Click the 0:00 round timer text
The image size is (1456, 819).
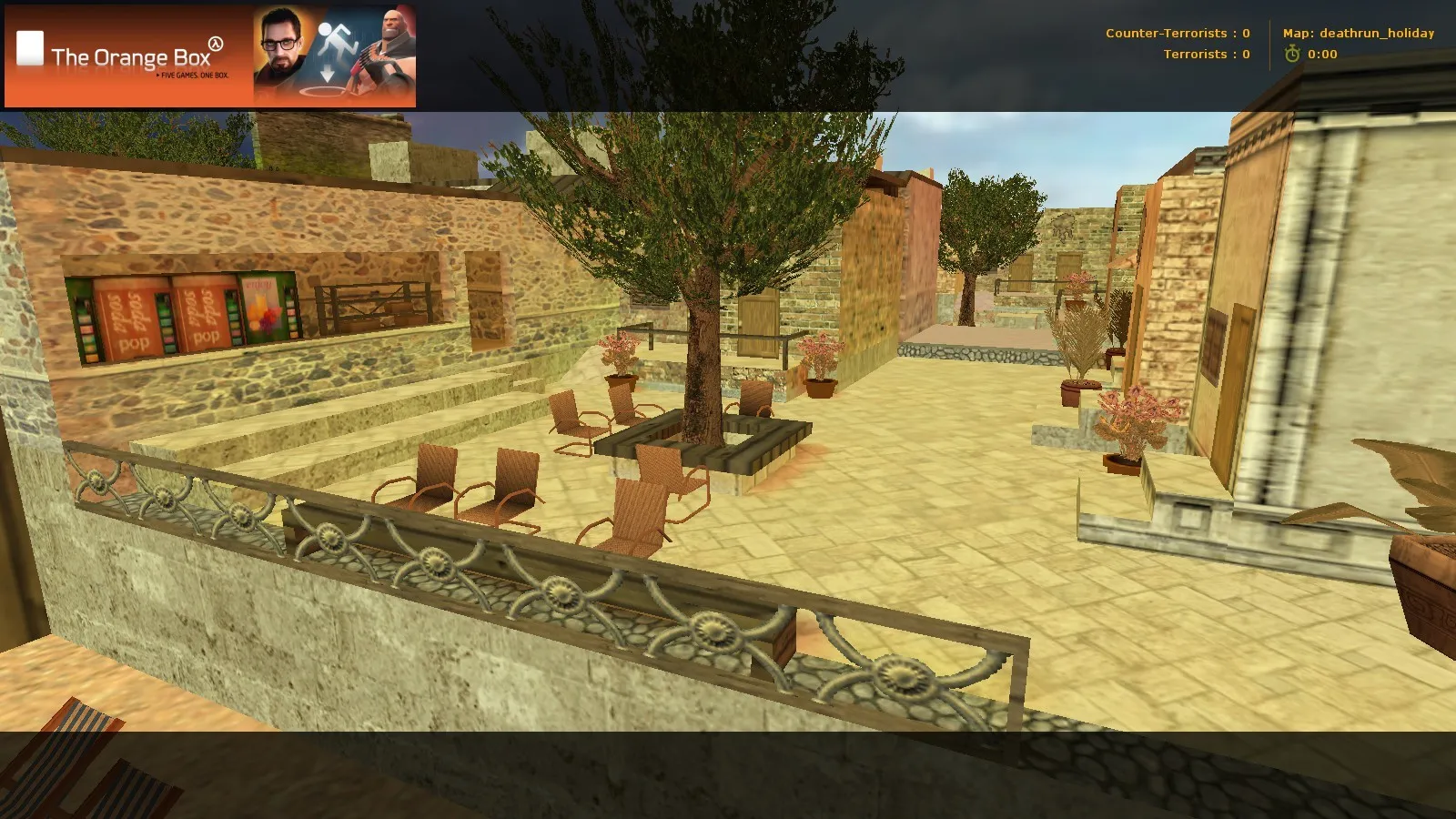click(x=1320, y=55)
